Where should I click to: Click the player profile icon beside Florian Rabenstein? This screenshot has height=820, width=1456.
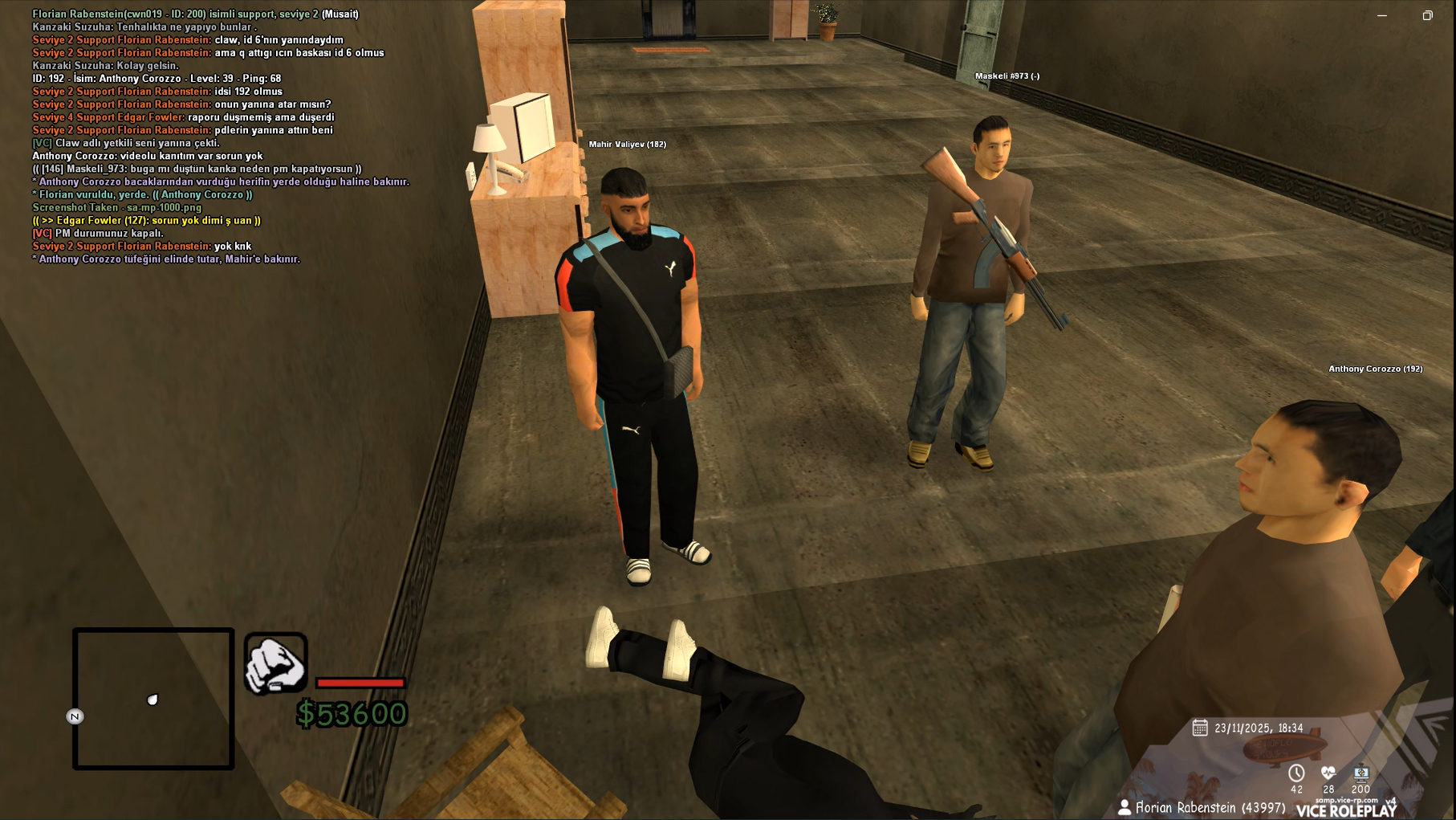pyautogui.click(x=1125, y=807)
